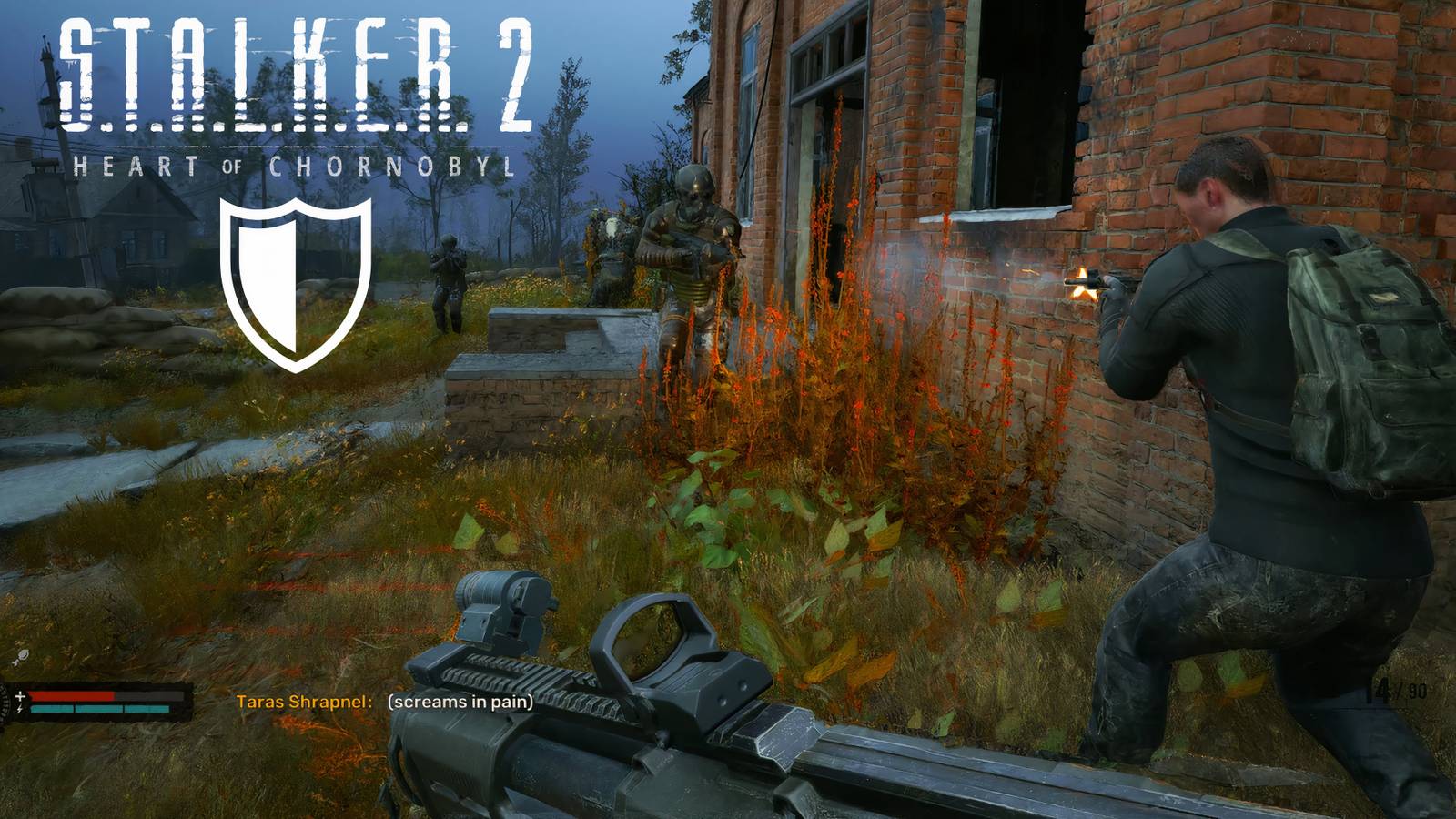Image resolution: width=1456 pixels, height=819 pixels.
Task: Click the screams in pain subtitle text
Action: tap(460, 703)
